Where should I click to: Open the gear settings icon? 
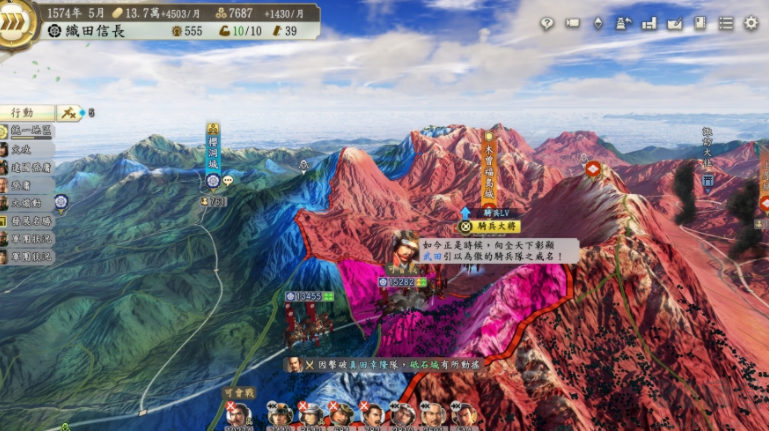coord(751,23)
